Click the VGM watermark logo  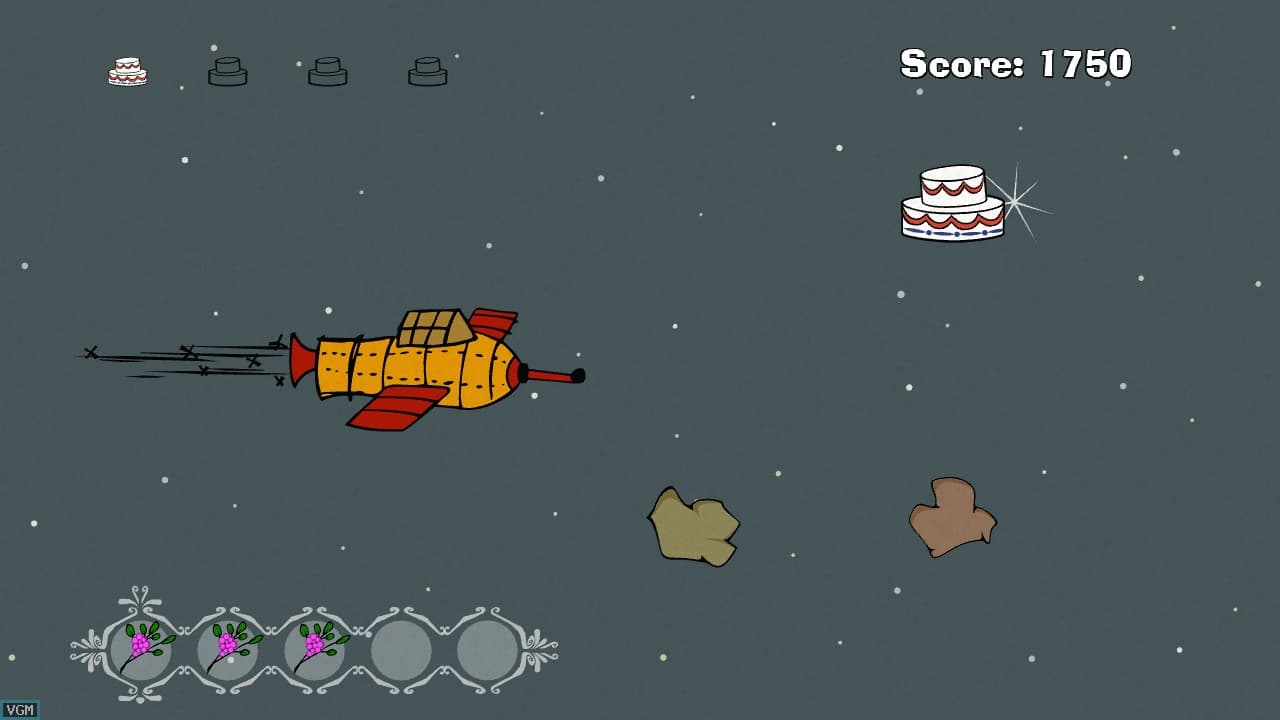click(x=20, y=710)
